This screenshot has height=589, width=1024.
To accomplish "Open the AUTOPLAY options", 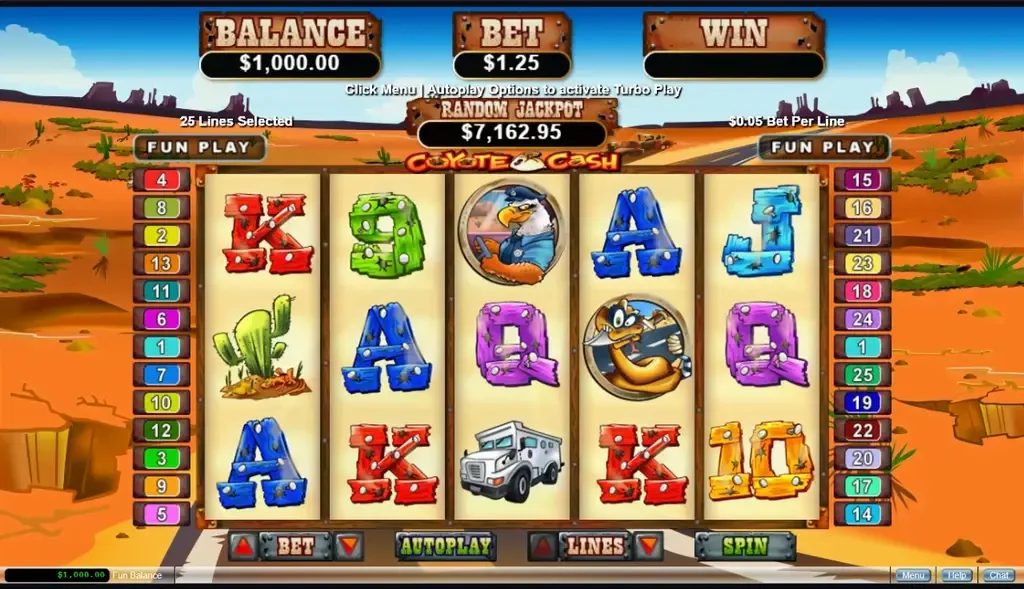I will tap(446, 546).
